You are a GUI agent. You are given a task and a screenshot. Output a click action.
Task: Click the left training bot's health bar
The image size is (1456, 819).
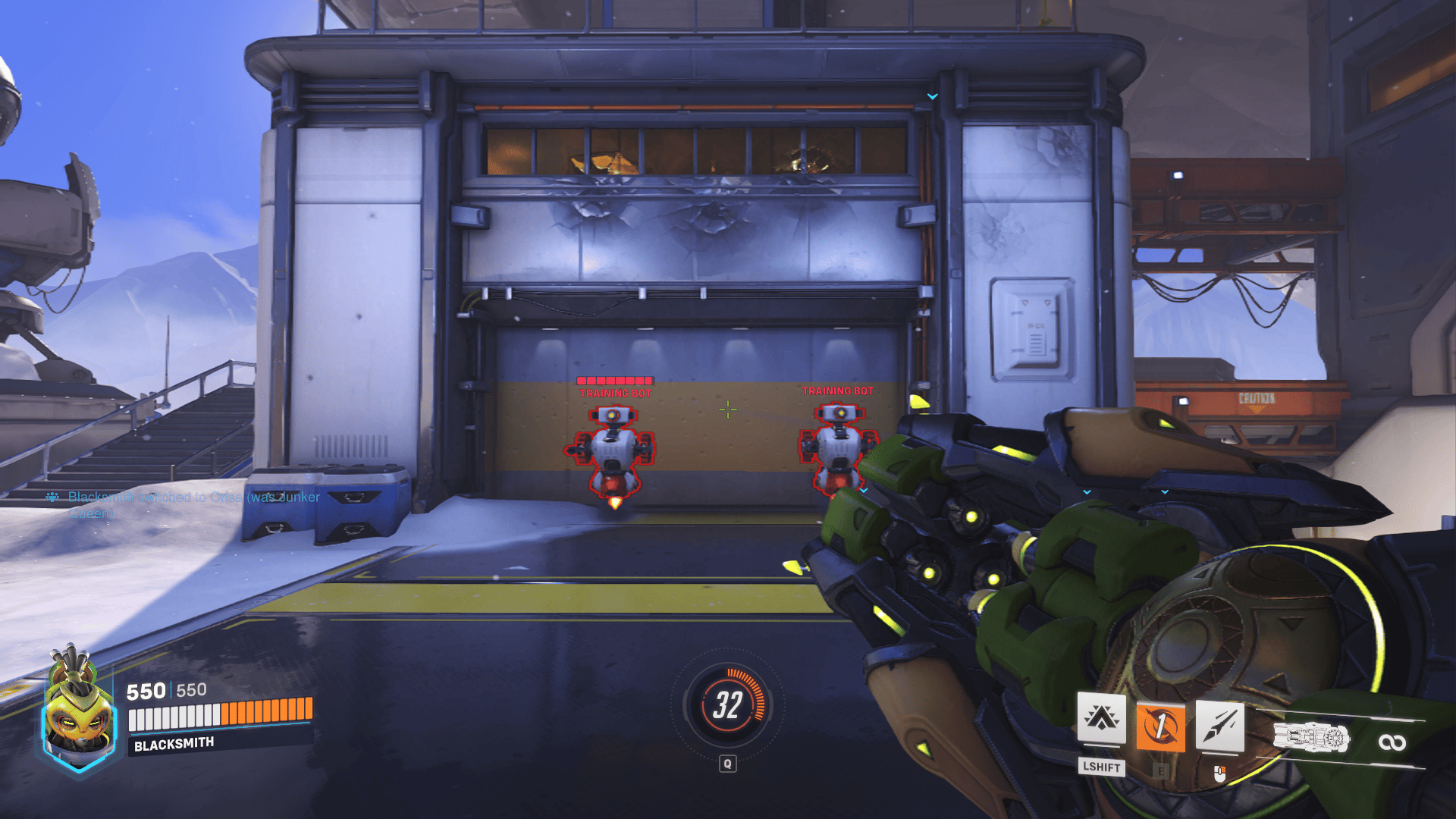(614, 379)
